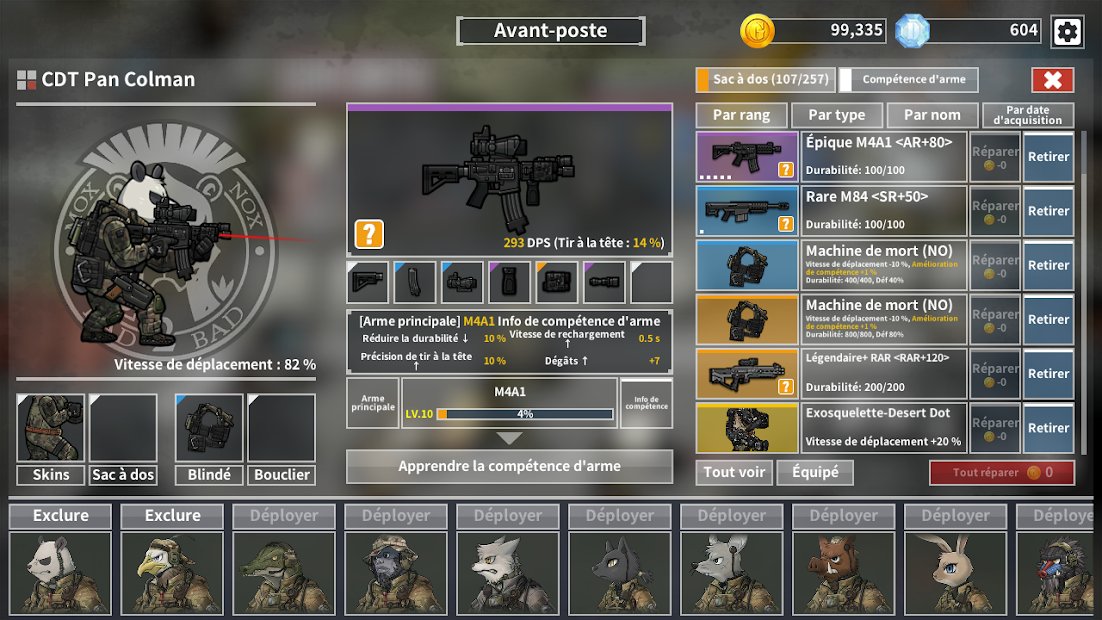Image resolution: width=1102 pixels, height=620 pixels.
Task: Sort by Par date d'acquisition
Action: tap(1028, 115)
